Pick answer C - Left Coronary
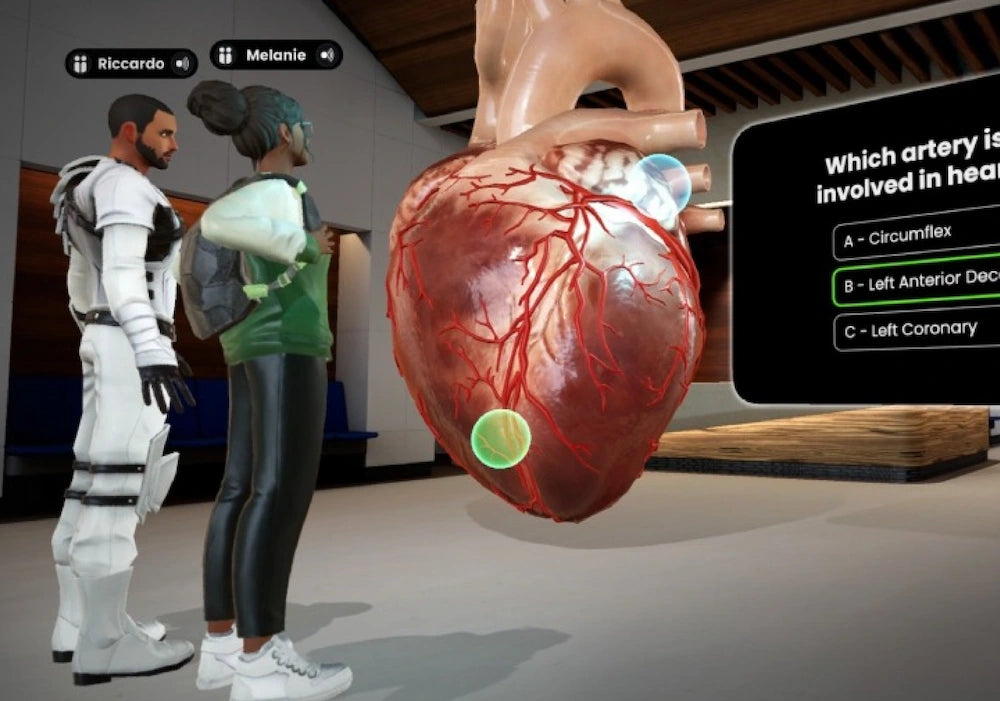 915,329
